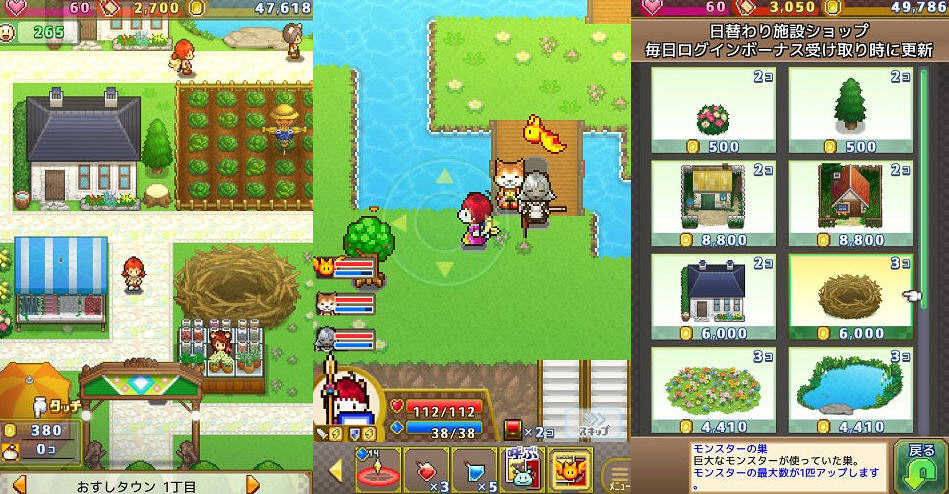
Task: Open the menu (メニュー) button
Action: pos(617,472)
